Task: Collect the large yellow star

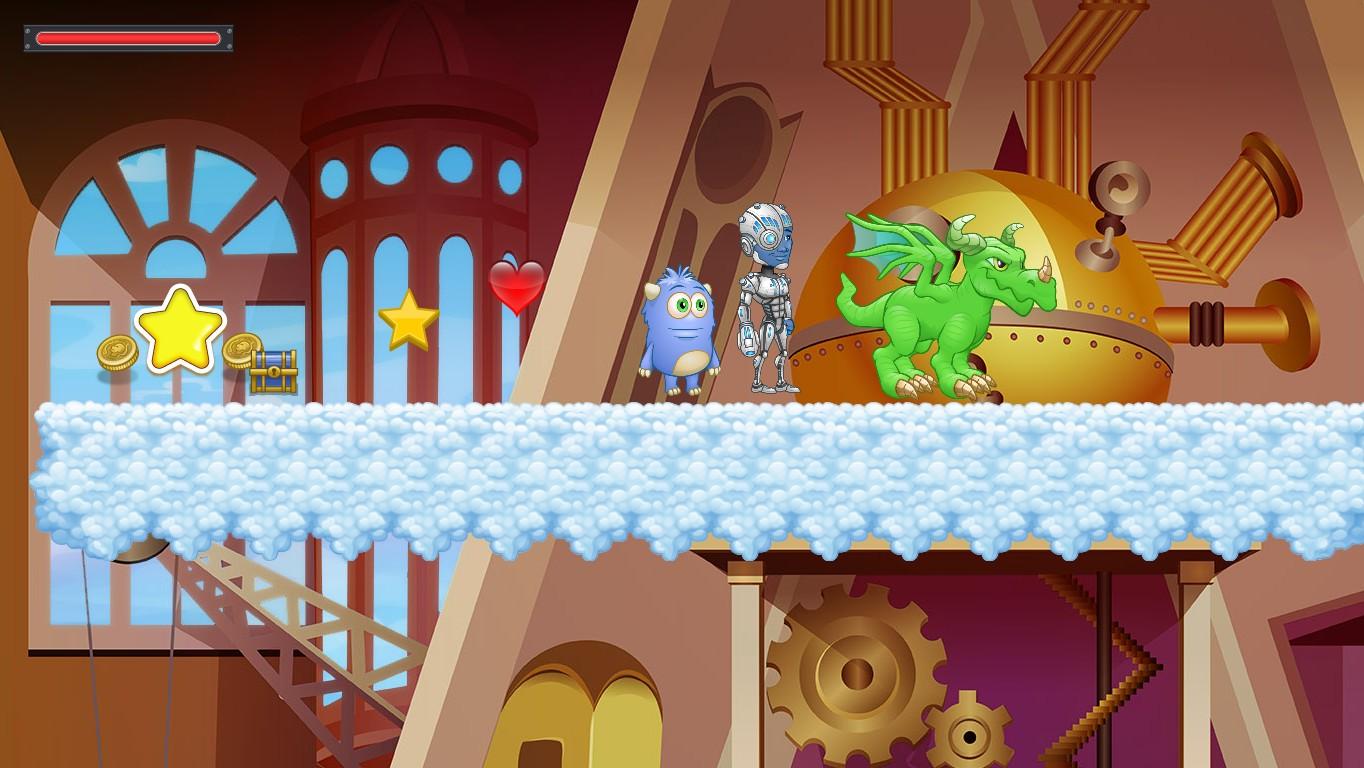Action: click(180, 330)
